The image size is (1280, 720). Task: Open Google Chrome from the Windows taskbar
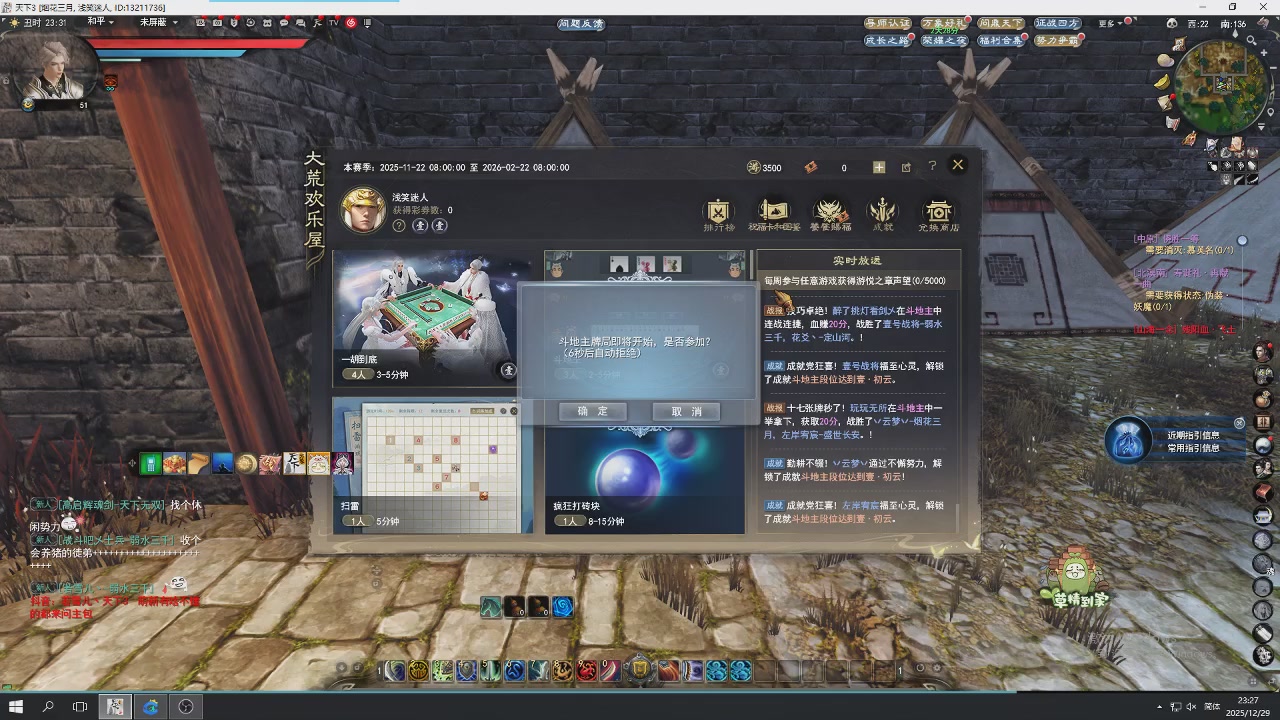click(151, 707)
